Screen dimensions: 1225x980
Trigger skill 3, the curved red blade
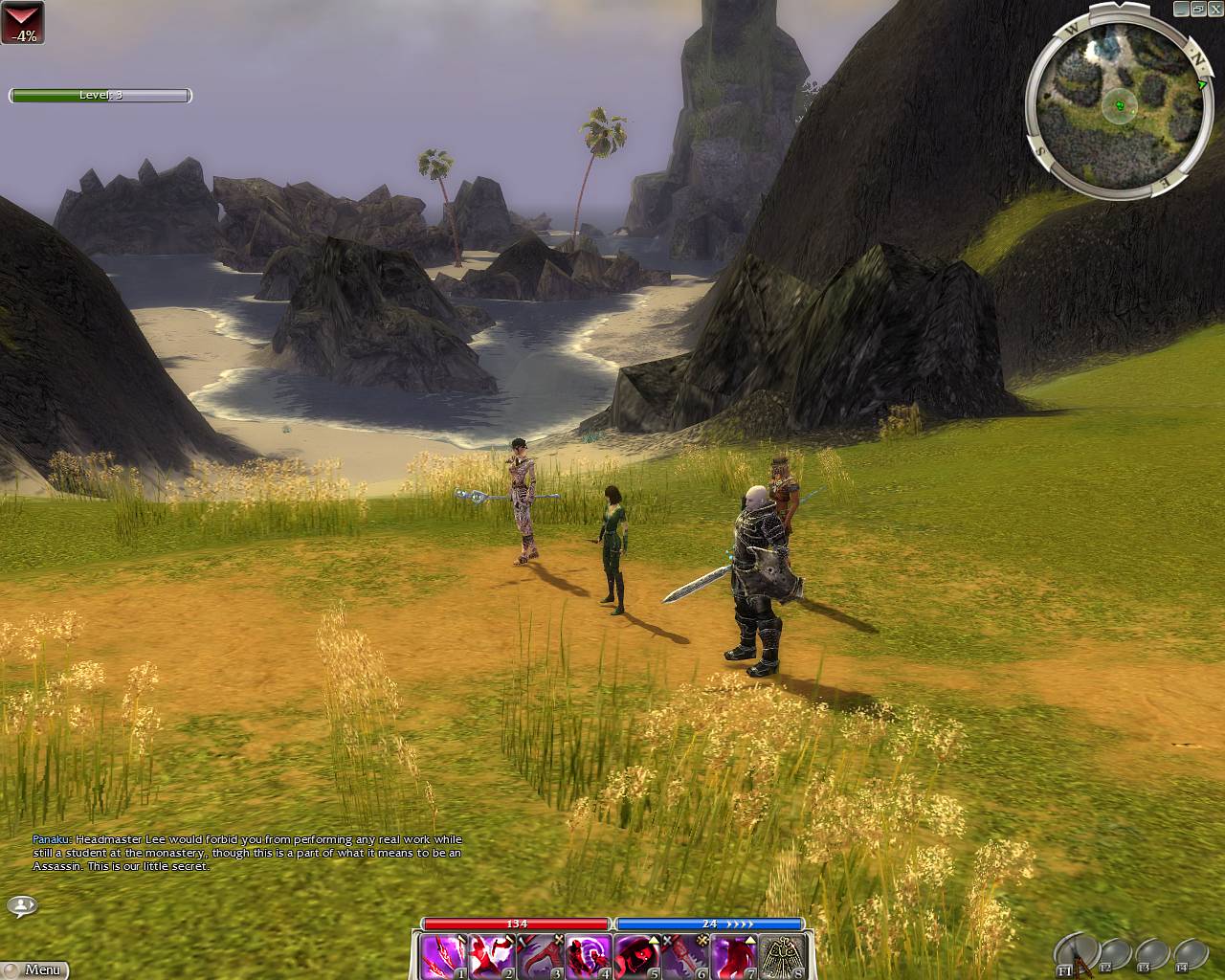click(540, 956)
